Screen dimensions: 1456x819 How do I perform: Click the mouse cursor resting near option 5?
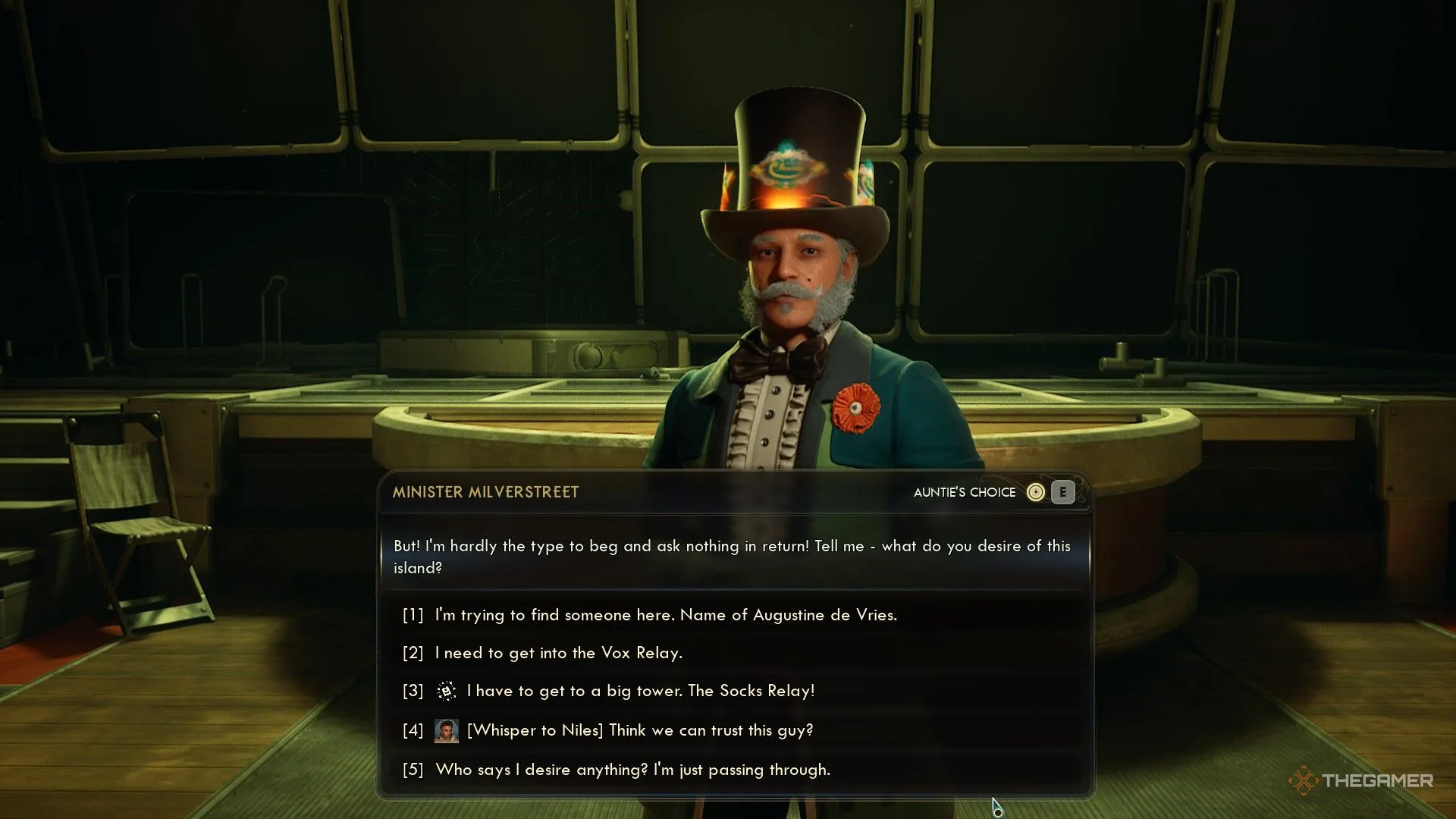[994, 802]
